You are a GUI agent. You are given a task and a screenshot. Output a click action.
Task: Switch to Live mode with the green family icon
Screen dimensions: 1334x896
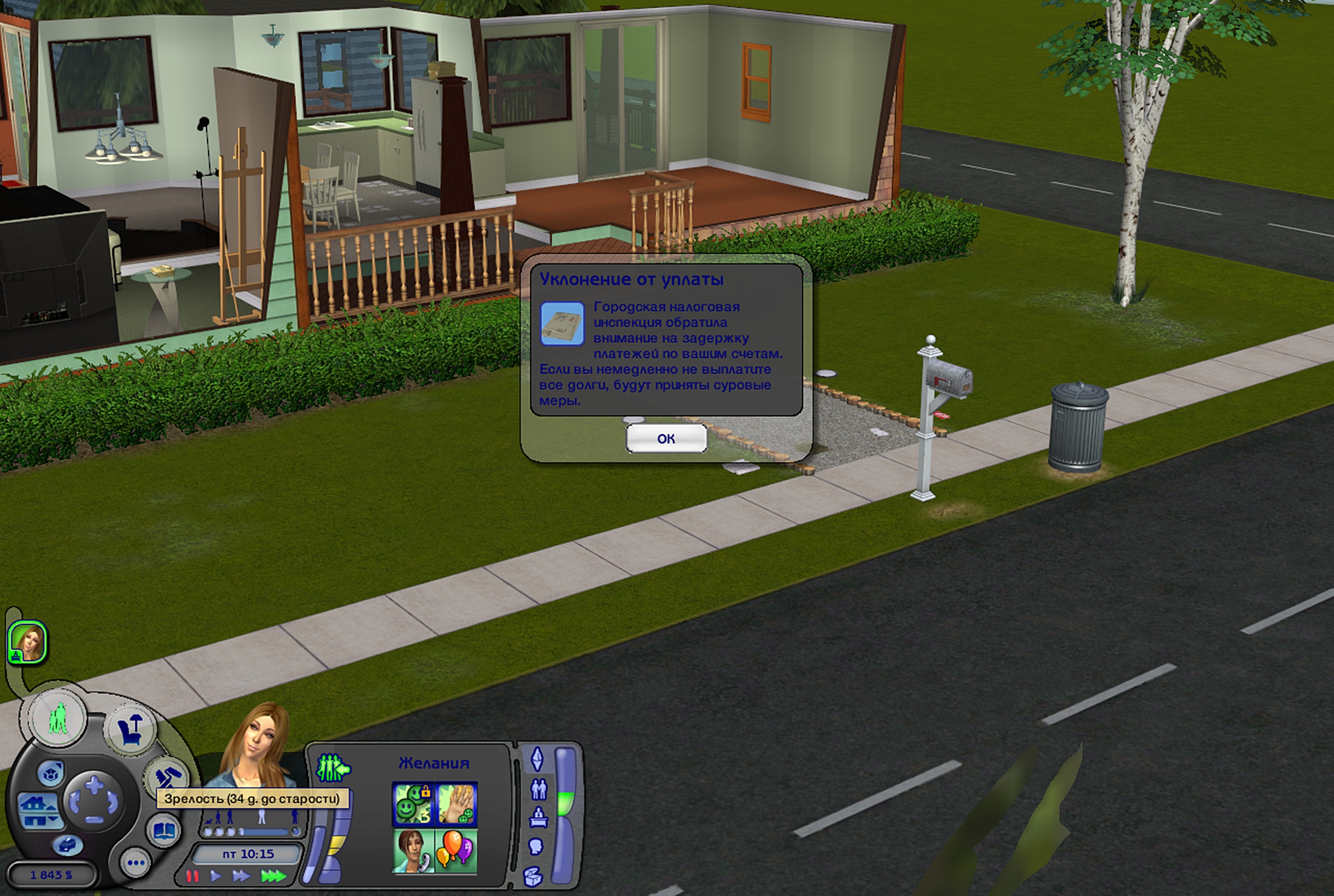tap(58, 717)
